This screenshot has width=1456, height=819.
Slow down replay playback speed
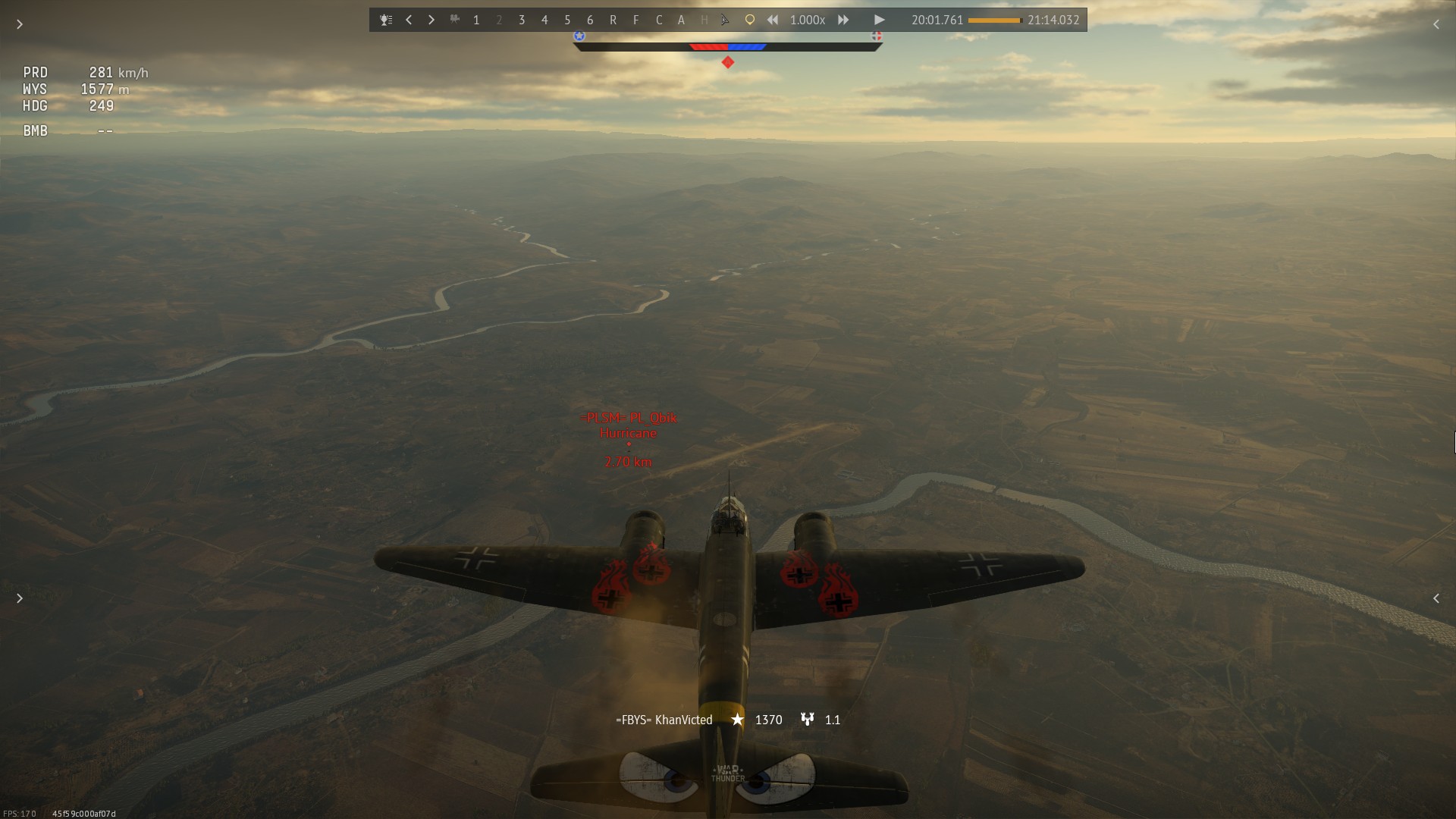(773, 20)
